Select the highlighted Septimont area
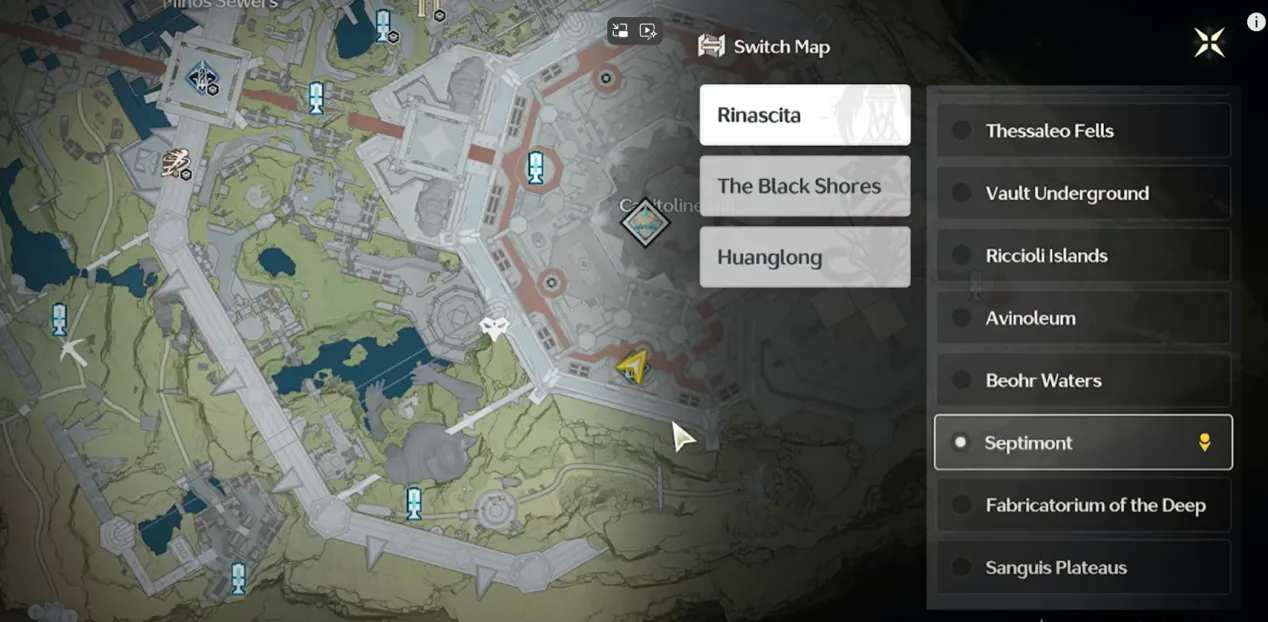 click(x=1082, y=442)
